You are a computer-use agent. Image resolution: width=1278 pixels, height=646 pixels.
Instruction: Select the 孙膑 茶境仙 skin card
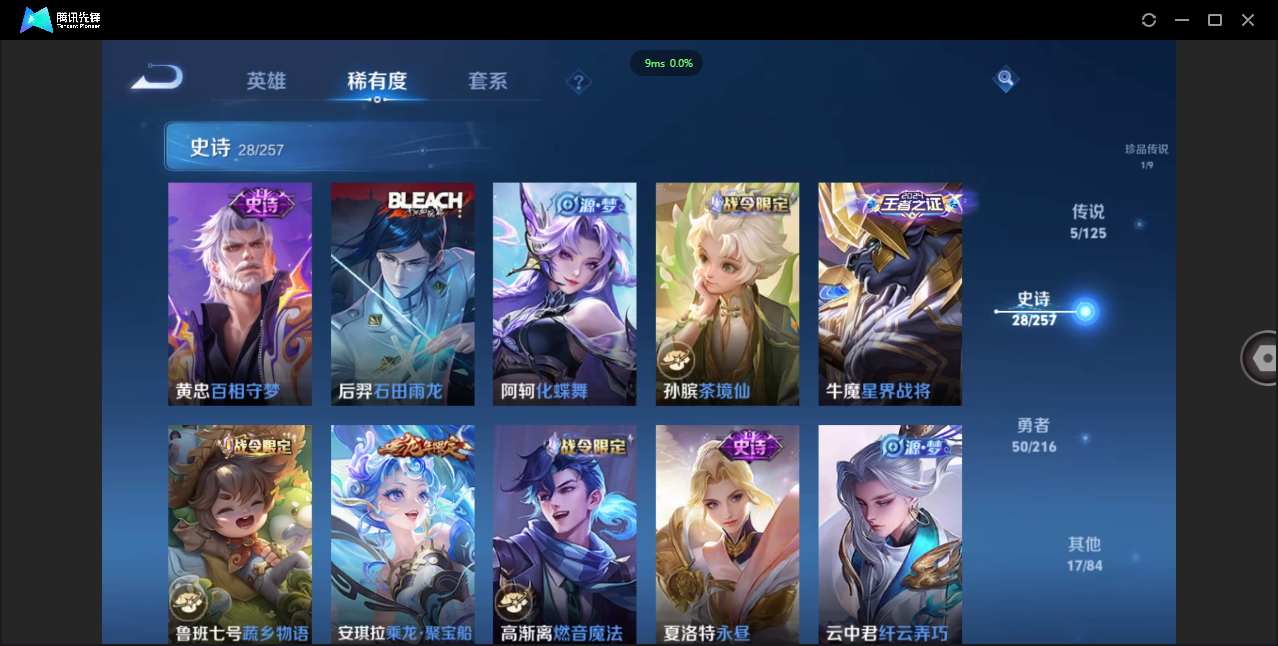pos(727,293)
